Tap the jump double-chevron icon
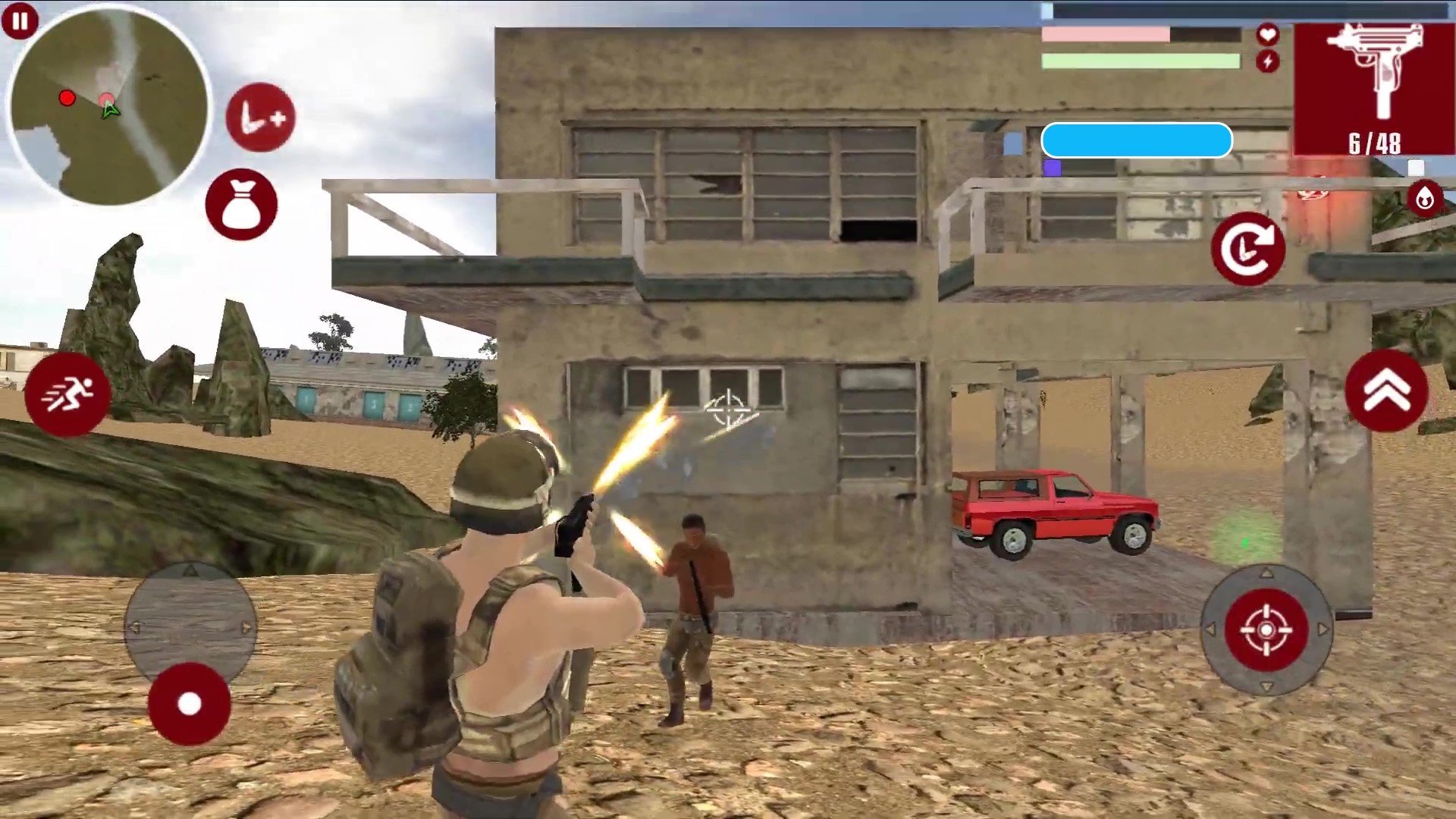The height and width of the screenshot is (819, 1456). pyautogui.click(x=1388, y=391)
